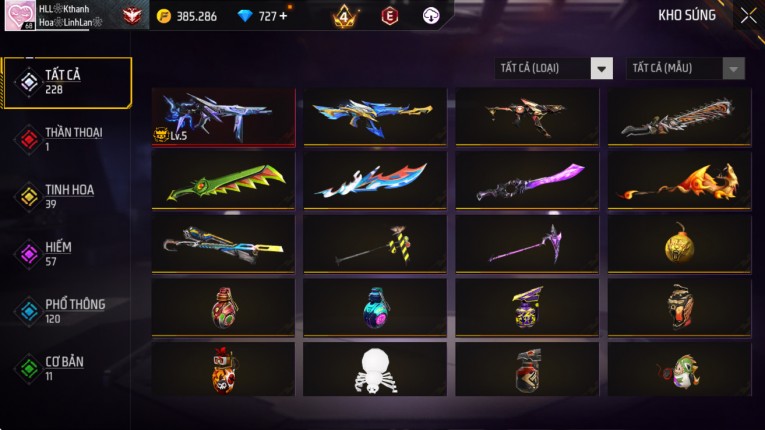This screenshot has width=765, height=430.
Task: Select the Tất Cả category tab
Action: pyautogui.click(x=66, y=82)
